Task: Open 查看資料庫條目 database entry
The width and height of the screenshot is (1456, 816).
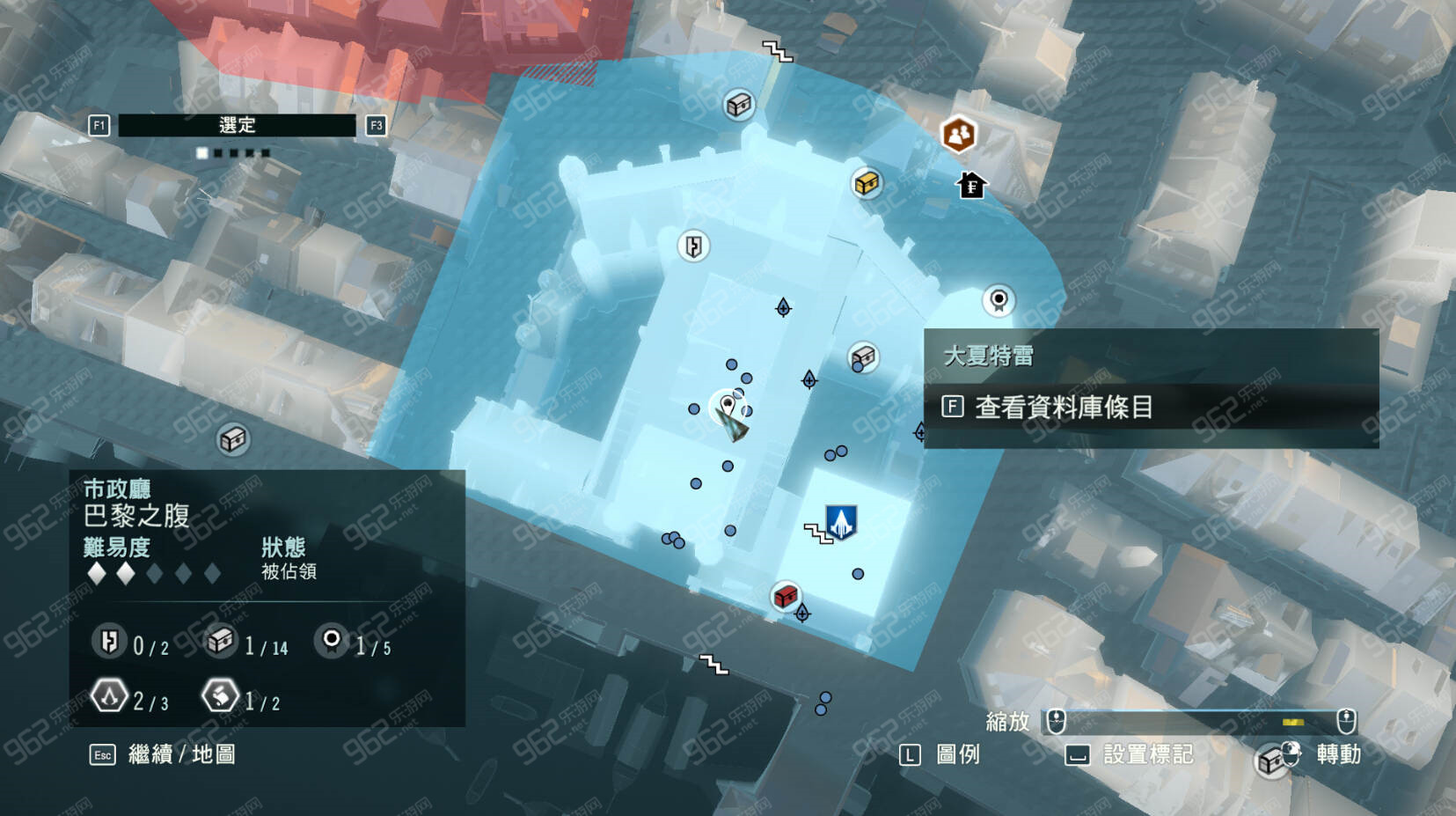Action: (x=1063, y=408)
